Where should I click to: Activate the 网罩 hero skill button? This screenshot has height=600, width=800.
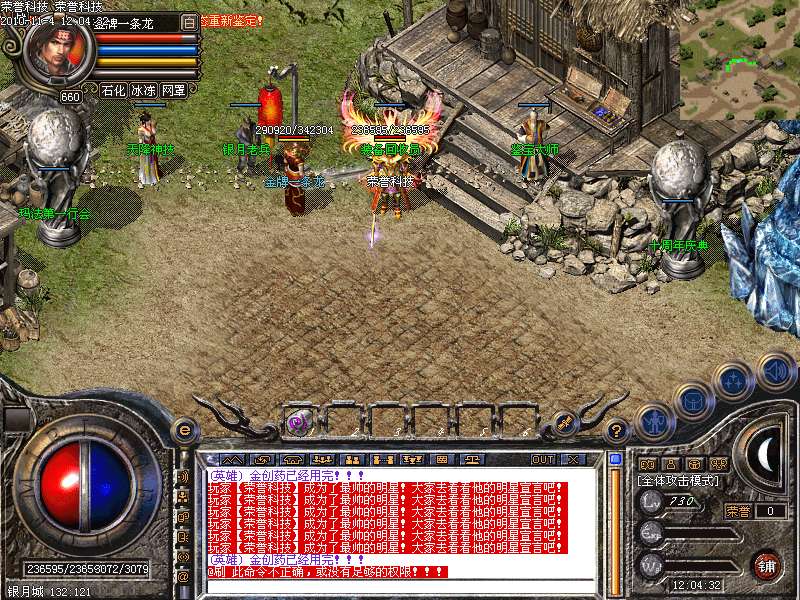pyautogui.click(x=174, y=90)
